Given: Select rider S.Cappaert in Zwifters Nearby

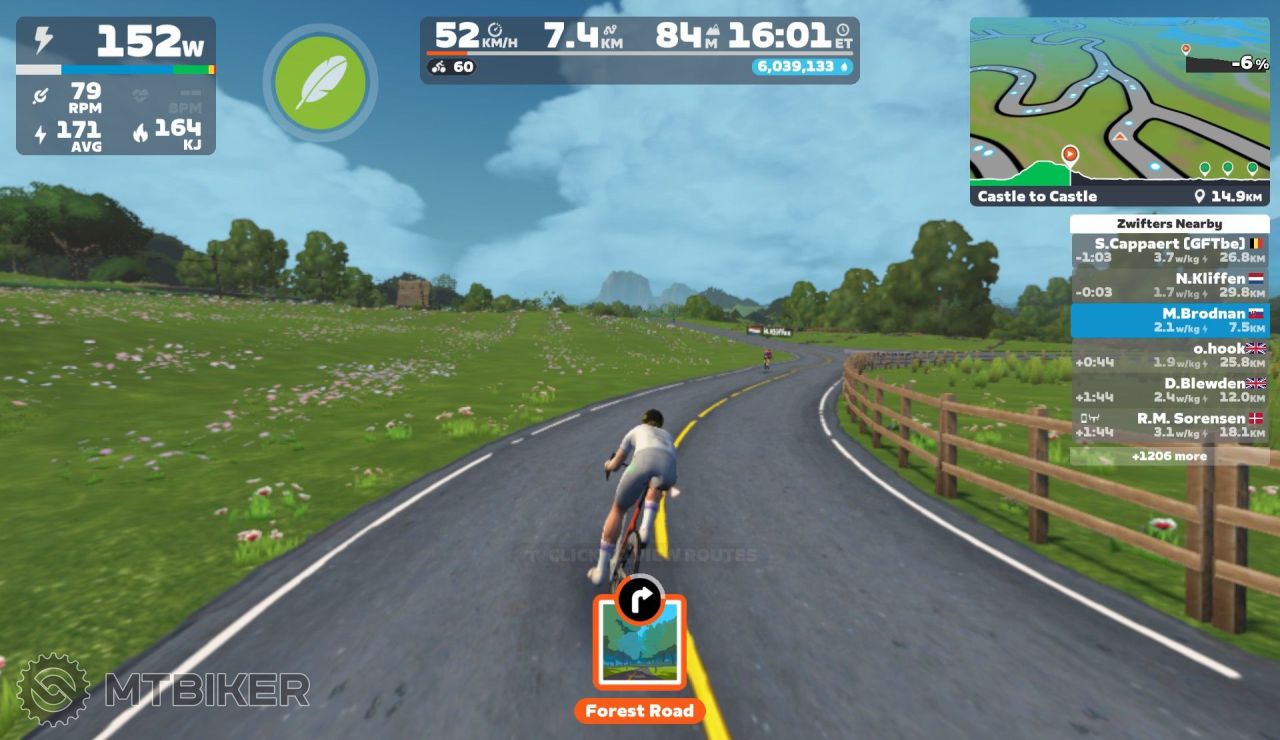Looking at the screenshot, I should pyautogui.click(x=1169, y=251).
